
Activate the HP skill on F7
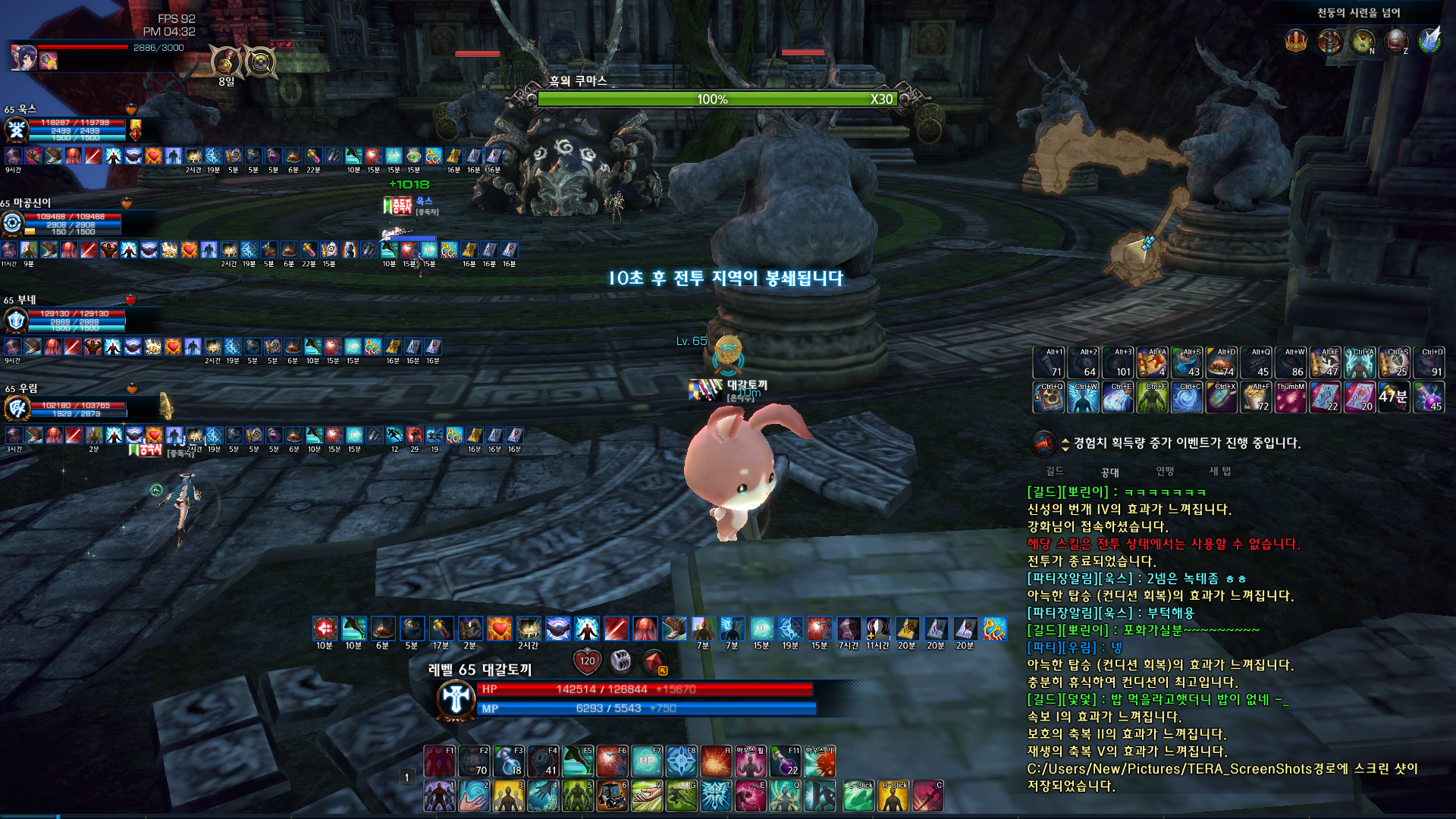click(647, 761)
